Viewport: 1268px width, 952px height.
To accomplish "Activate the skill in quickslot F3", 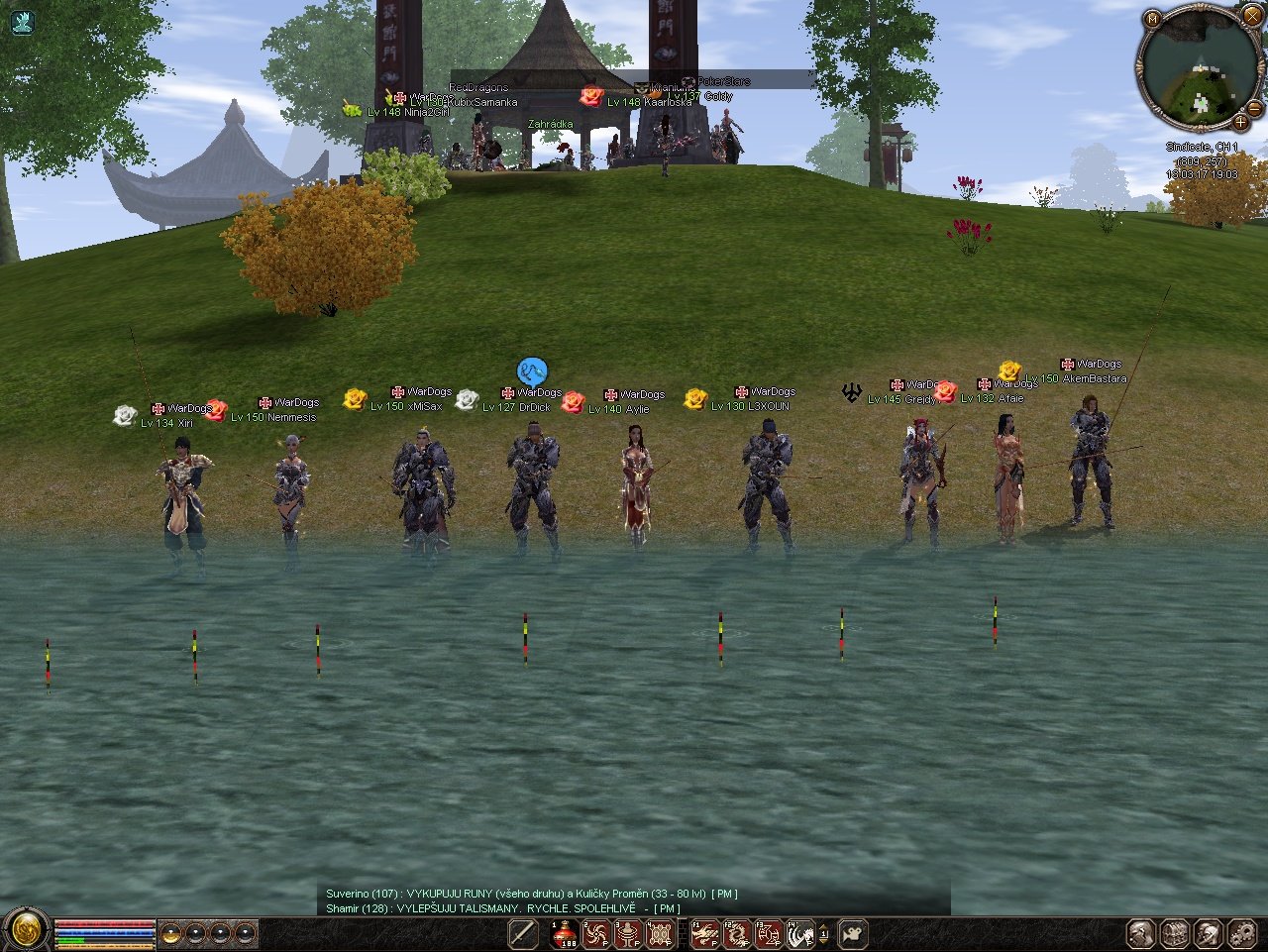I will pos(769,933).
